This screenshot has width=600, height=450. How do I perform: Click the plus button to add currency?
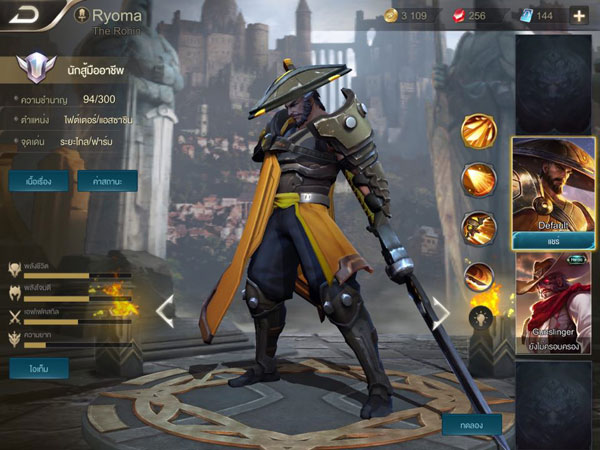[x=579, y=15]
